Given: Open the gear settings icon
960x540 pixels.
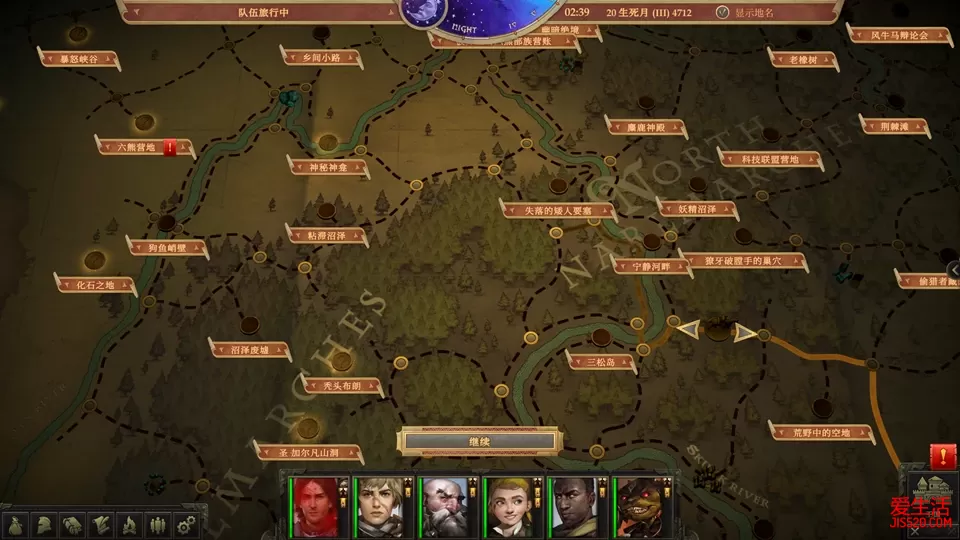Looking at the screenshot, I should (x=184, y=524).
